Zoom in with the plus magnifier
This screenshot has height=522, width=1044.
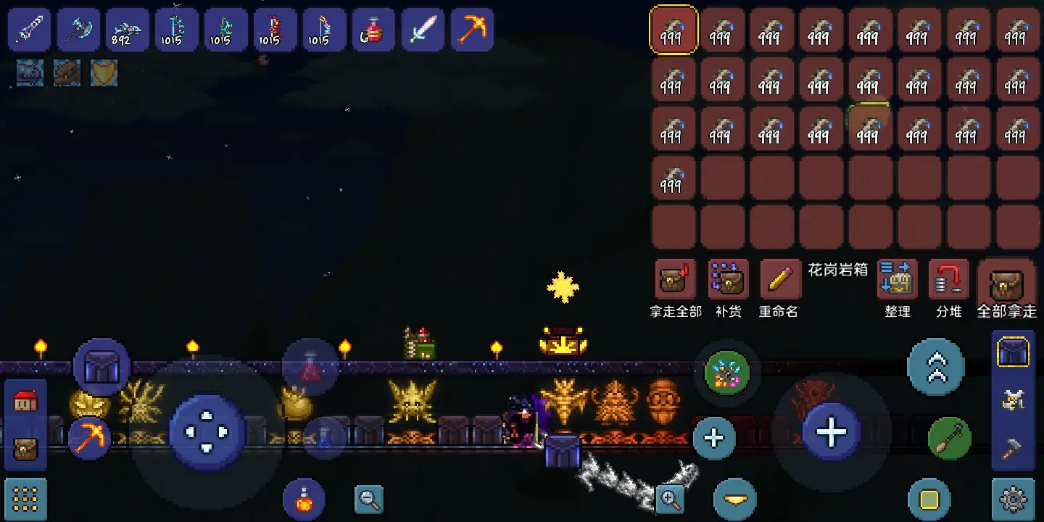(x=669, y=497)
